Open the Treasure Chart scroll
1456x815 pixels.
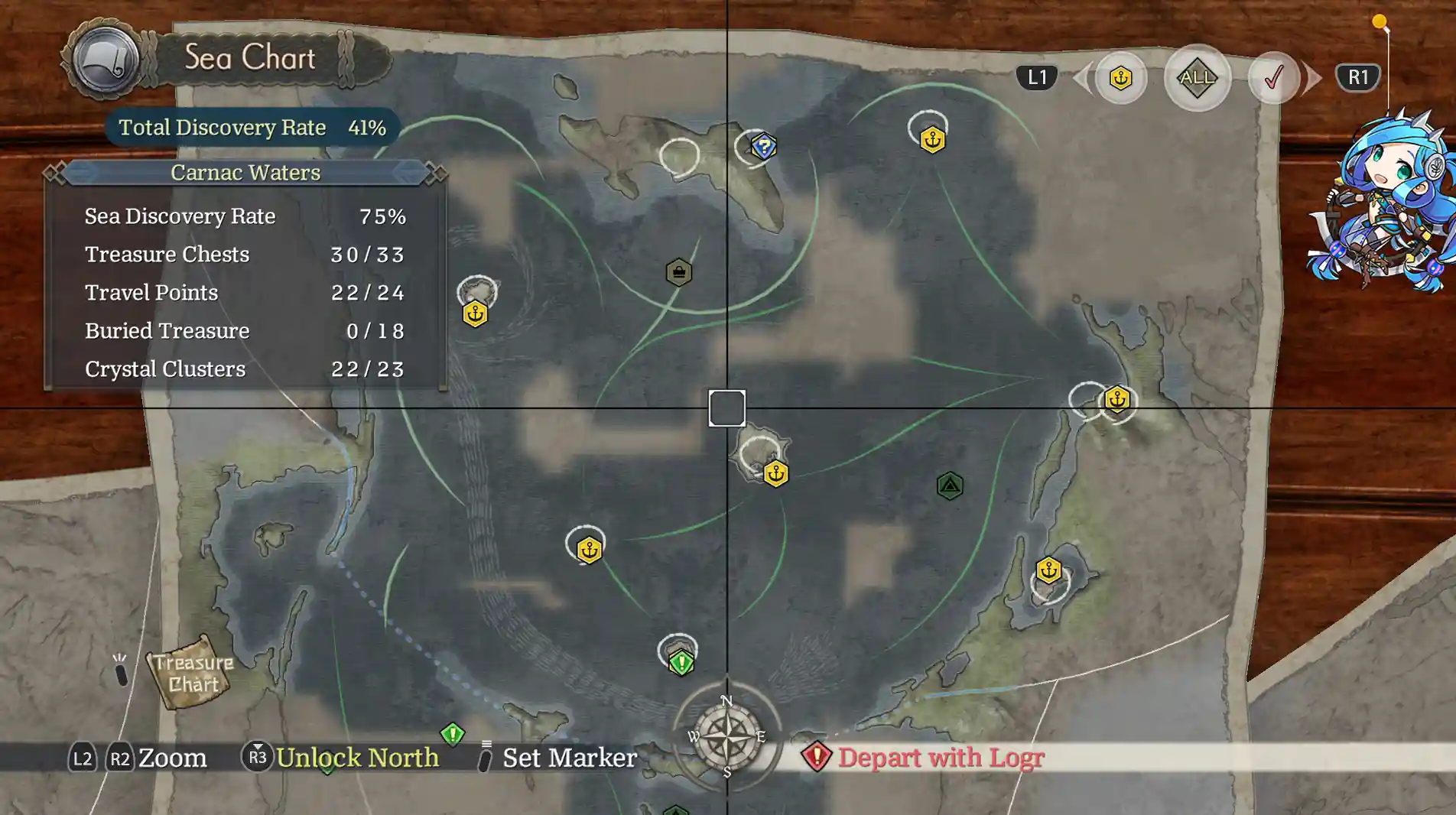click(x=191, y=673)
